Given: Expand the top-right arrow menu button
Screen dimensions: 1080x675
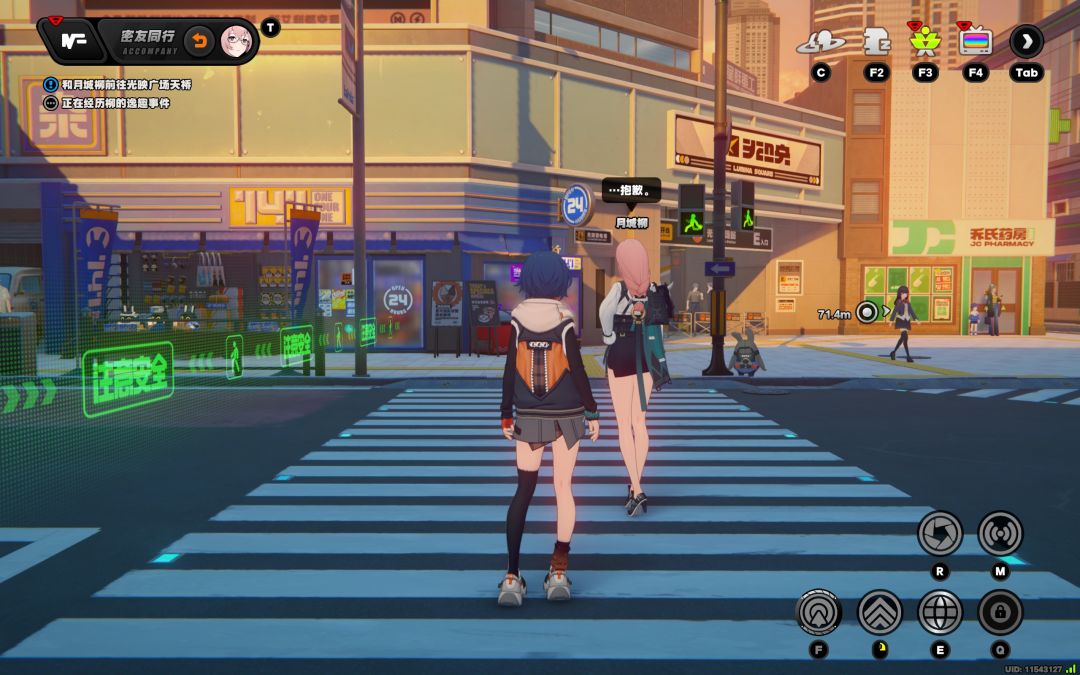Looking at the screenshot, I should 1026,41.
